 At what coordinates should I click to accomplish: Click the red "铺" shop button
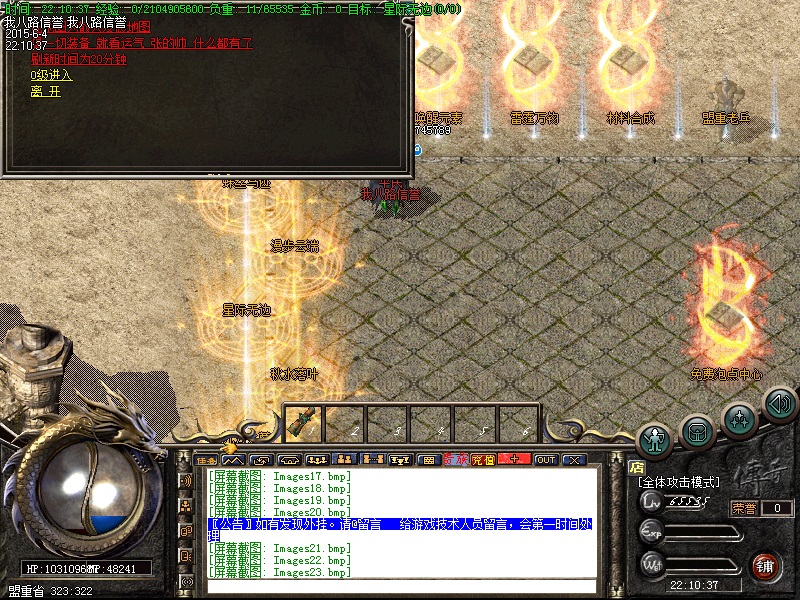pos(766,565)
